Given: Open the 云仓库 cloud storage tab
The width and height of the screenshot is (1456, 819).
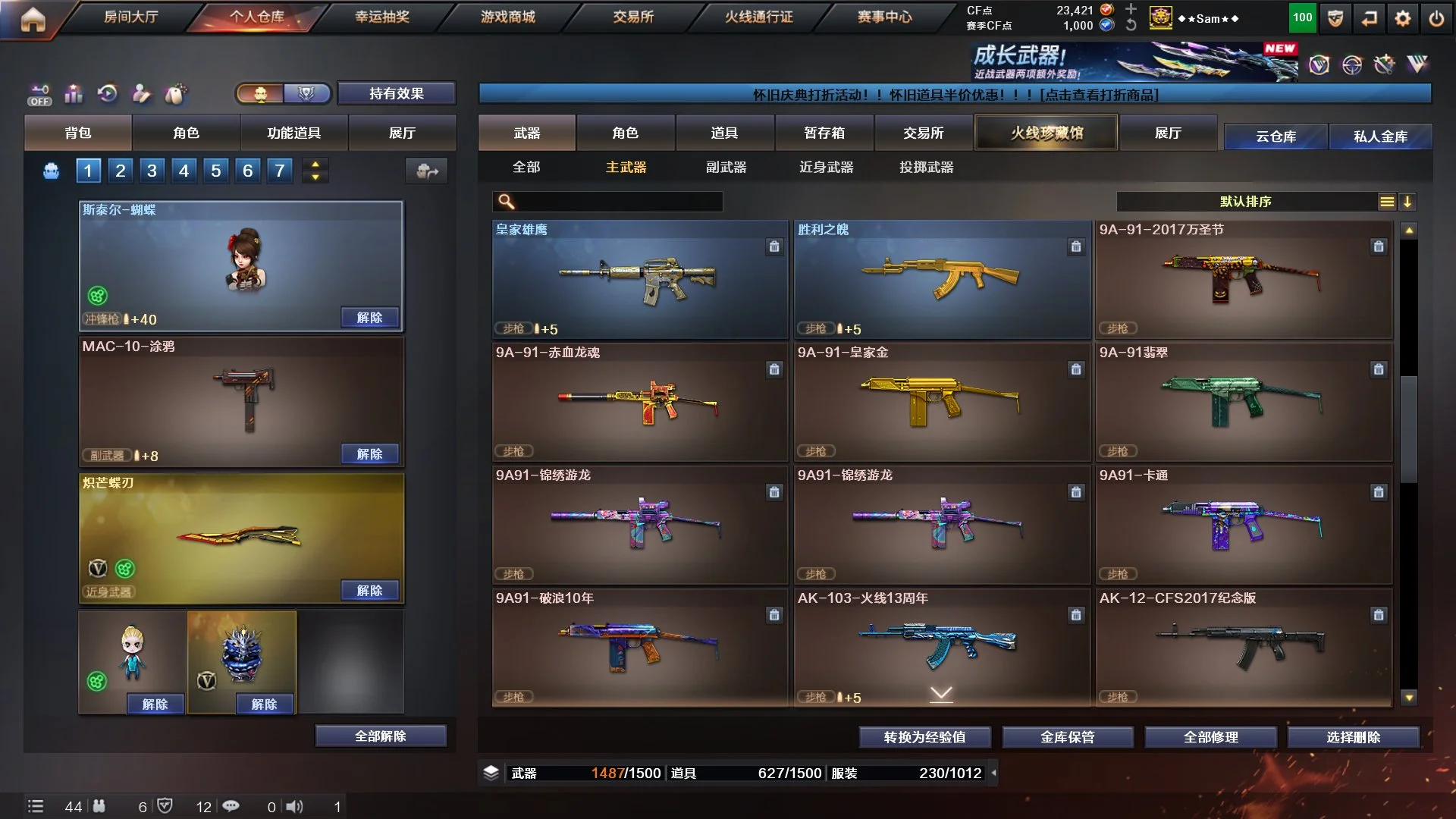Looking at the screenshot, I should (1276, 136).
